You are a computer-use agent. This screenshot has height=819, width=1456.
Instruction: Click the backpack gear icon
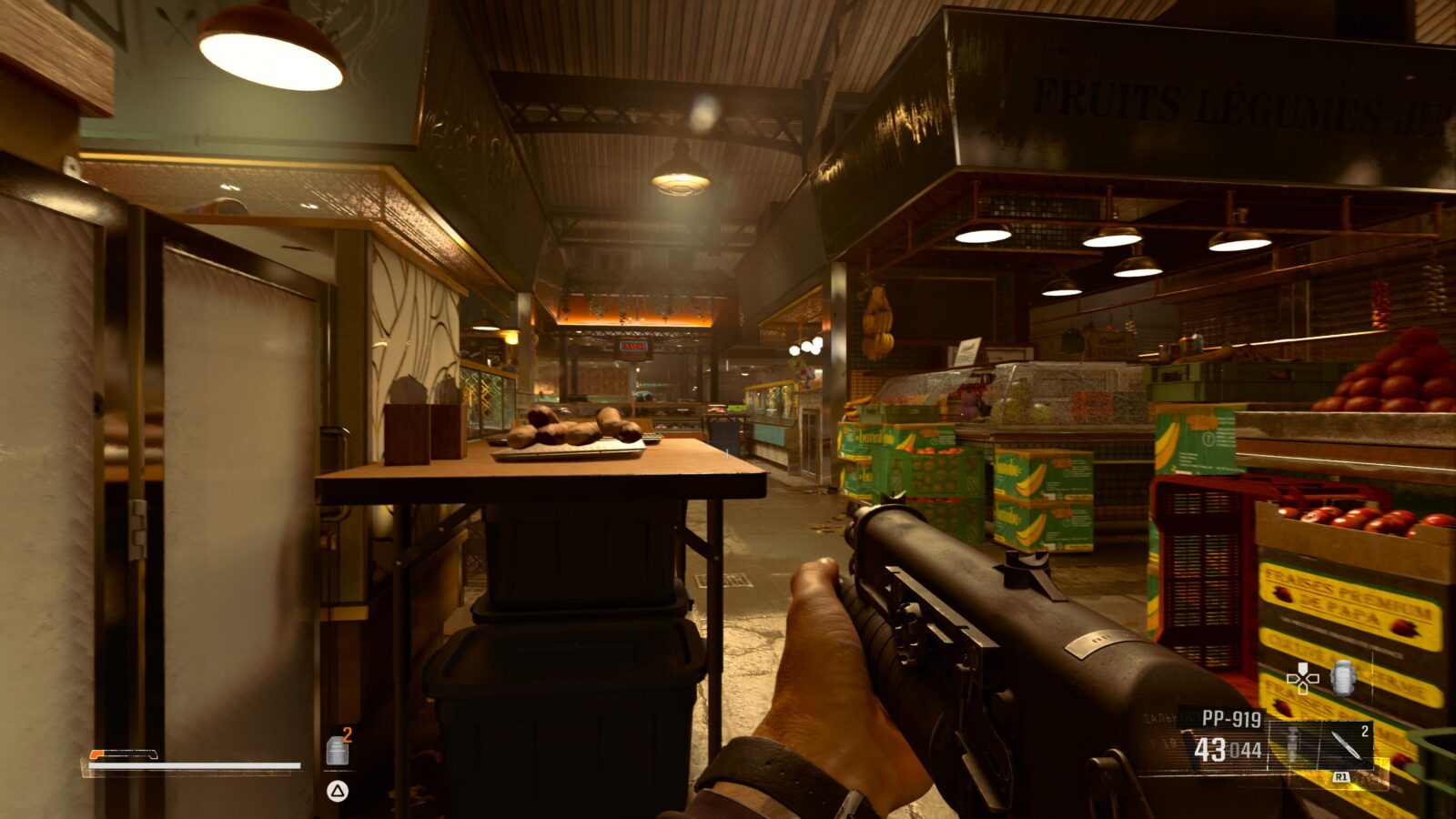point(1344,678)
